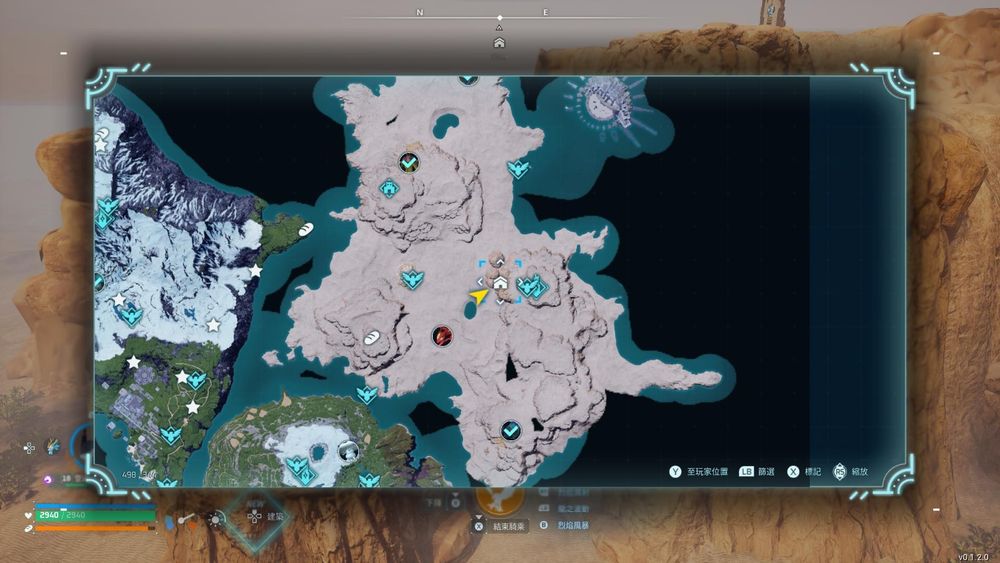Click the round grey marker by the snowy crater

(x=348, y=451)
